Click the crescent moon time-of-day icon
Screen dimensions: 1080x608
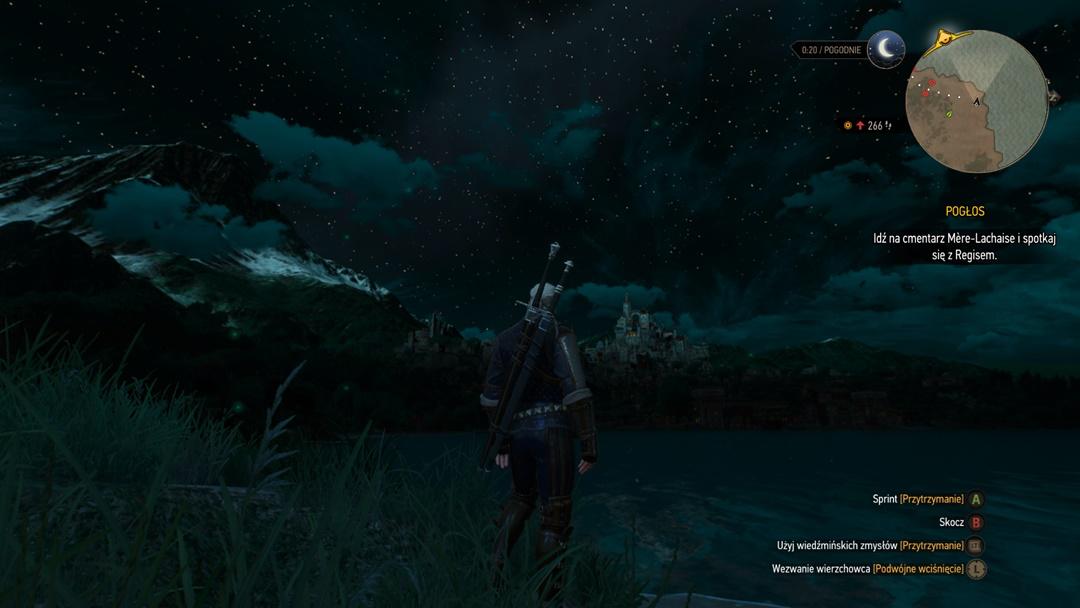tap(886, 49)
